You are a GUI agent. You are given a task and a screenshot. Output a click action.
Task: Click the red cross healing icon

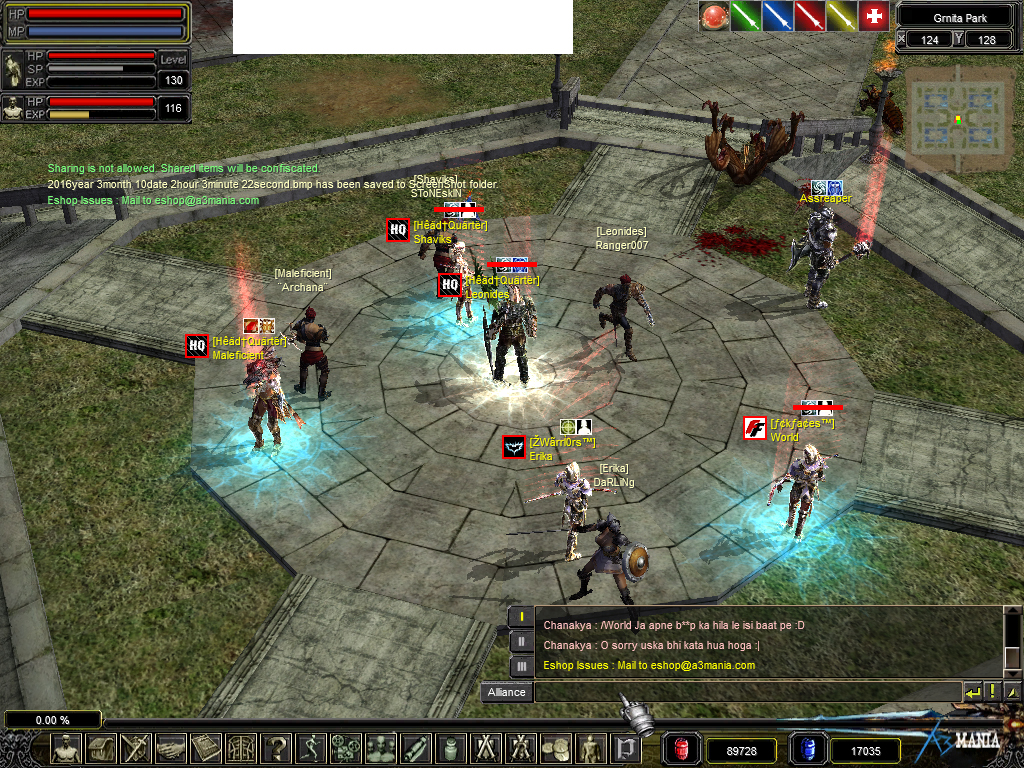[x=873, y=16]
